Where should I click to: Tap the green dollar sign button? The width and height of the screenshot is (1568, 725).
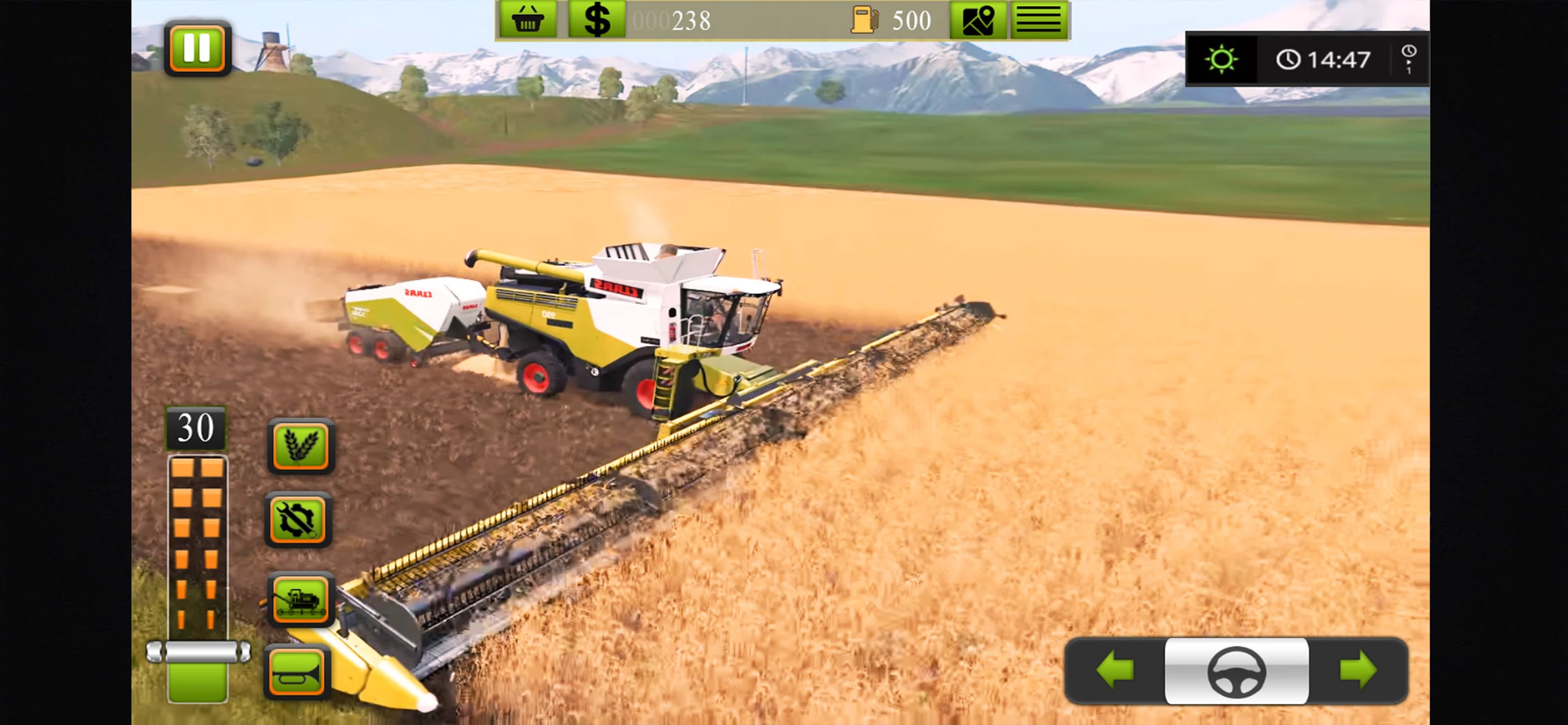[597, 20]
